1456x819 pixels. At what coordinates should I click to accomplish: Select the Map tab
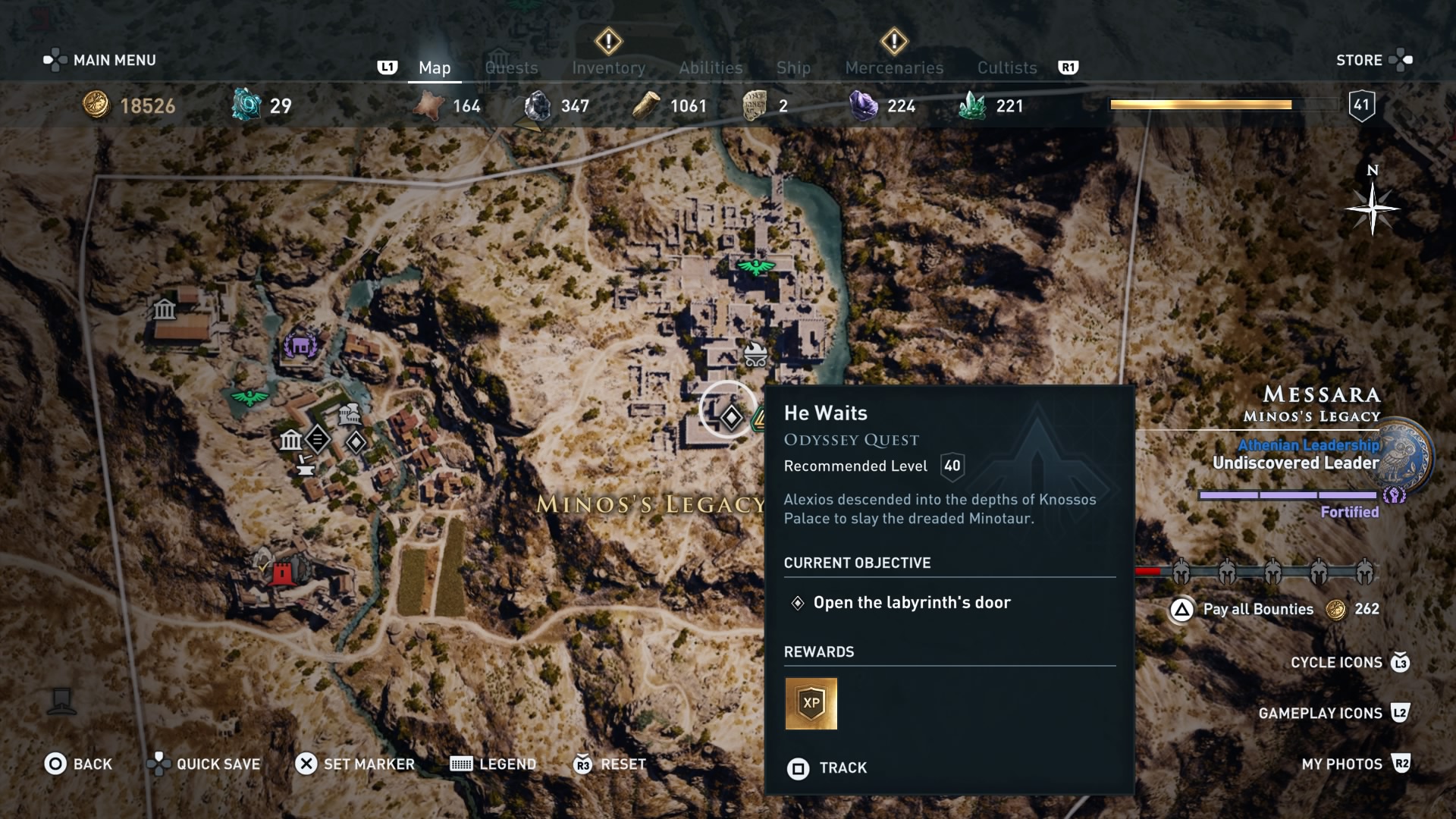(x=435, y=67)
